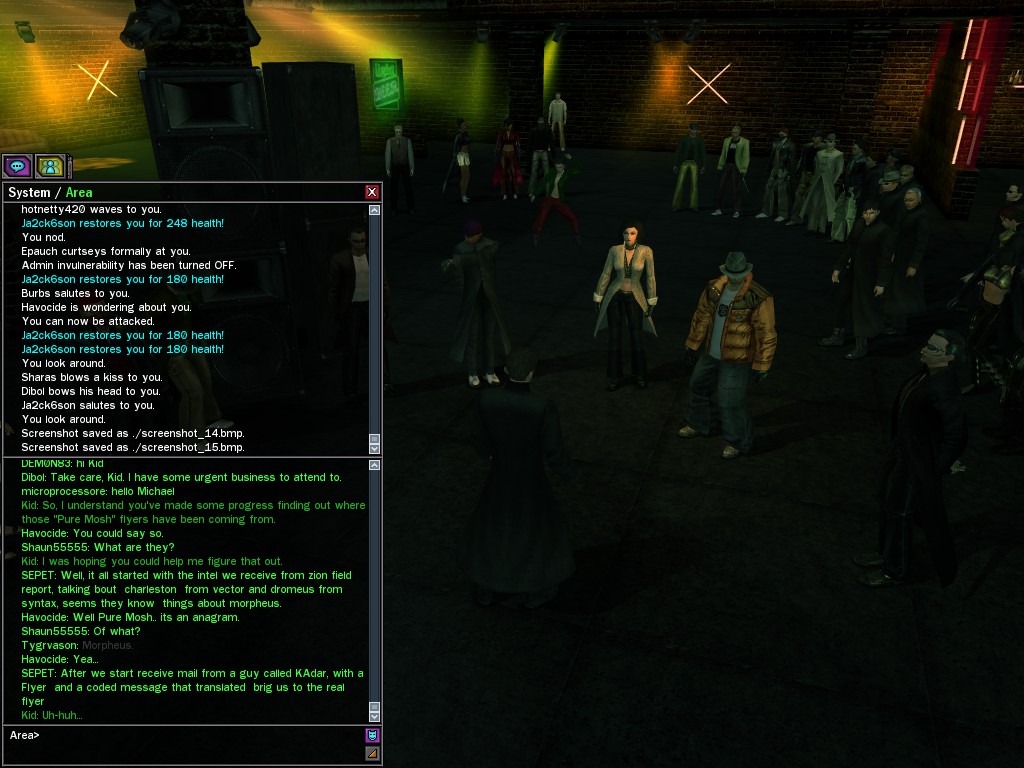
Task: Switch to the System chat tab
Action: 28,192
